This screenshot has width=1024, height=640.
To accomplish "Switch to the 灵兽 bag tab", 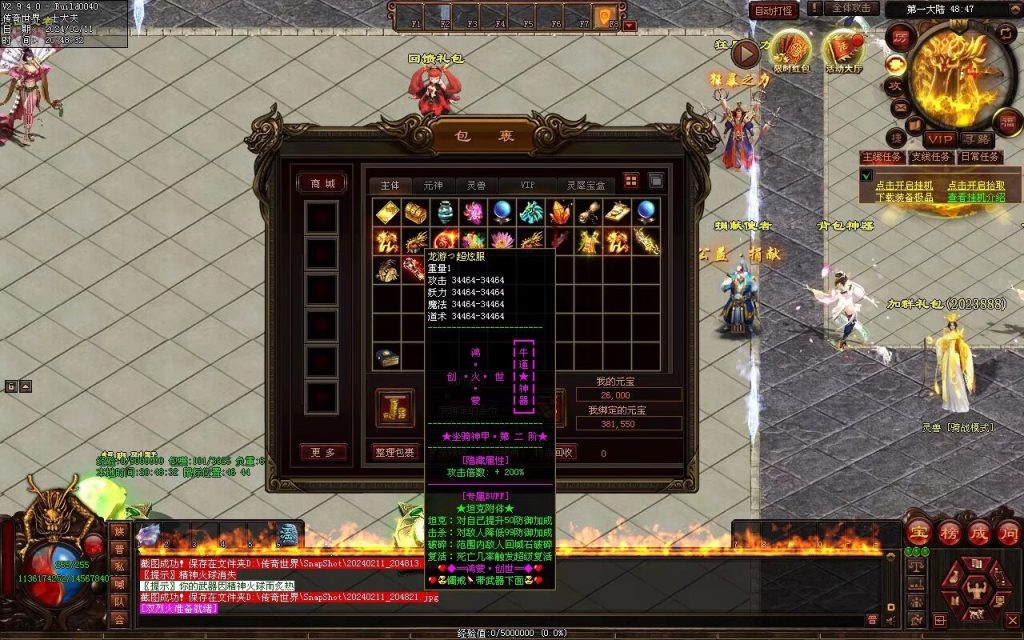I will click(x=476, y=185).
